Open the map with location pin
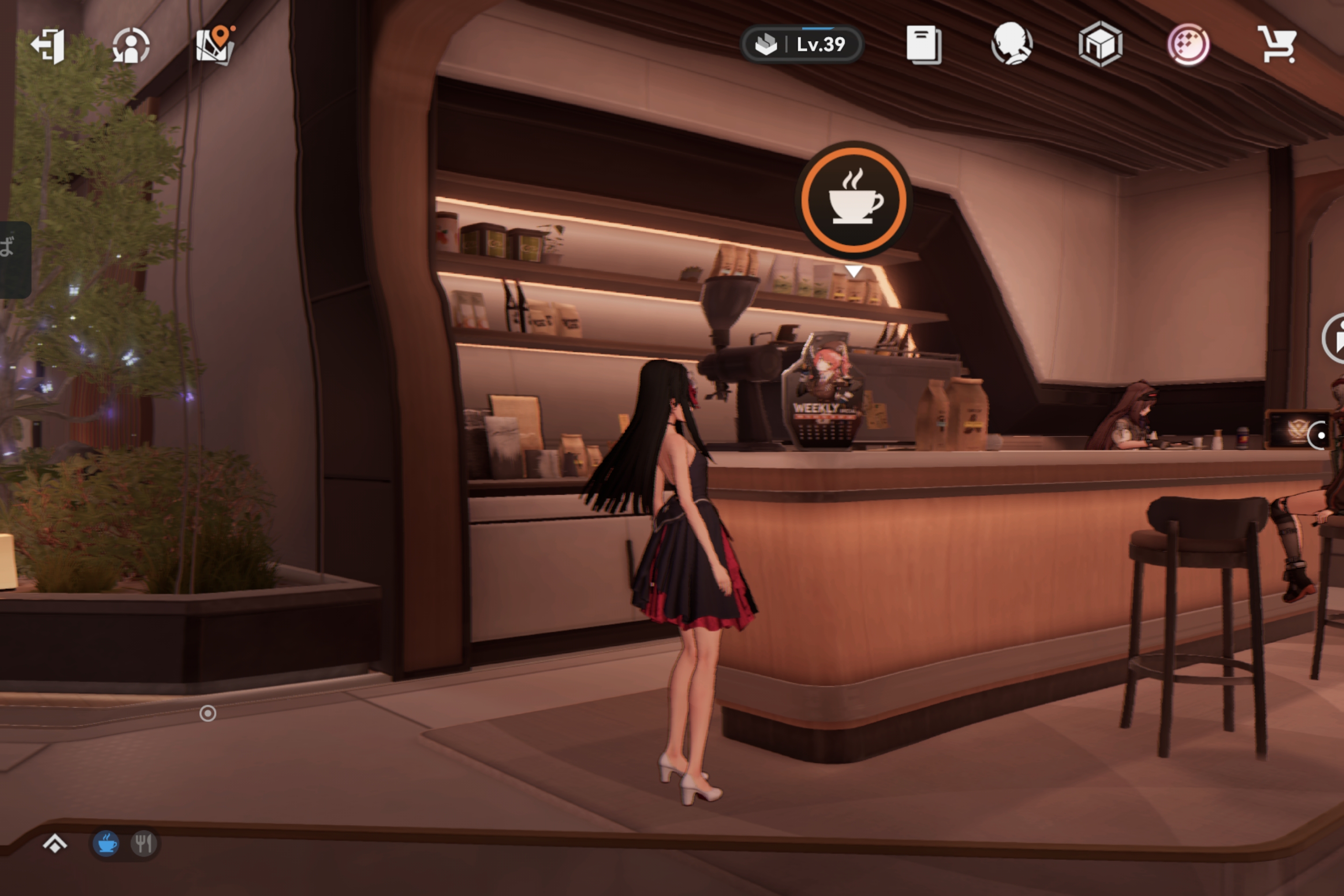This screenshot has height=896, width=1344. pos(215,46)
